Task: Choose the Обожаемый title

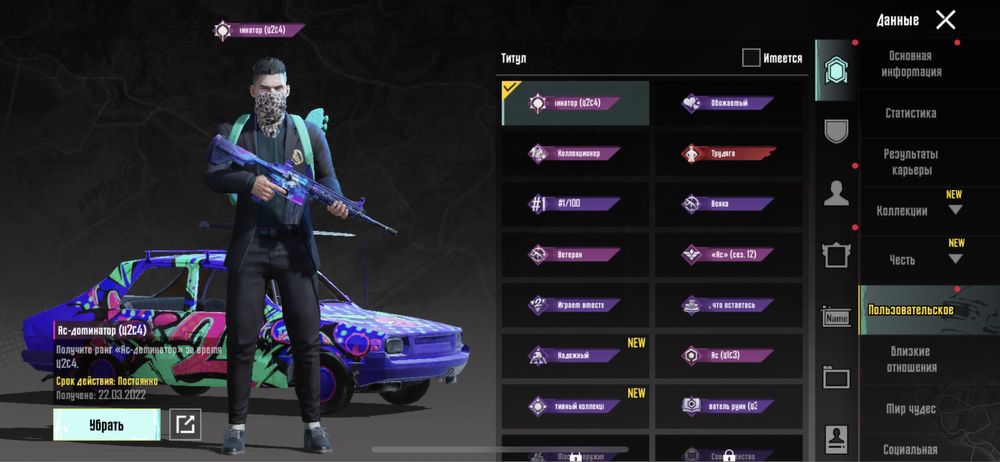Action: coord(728,103)
